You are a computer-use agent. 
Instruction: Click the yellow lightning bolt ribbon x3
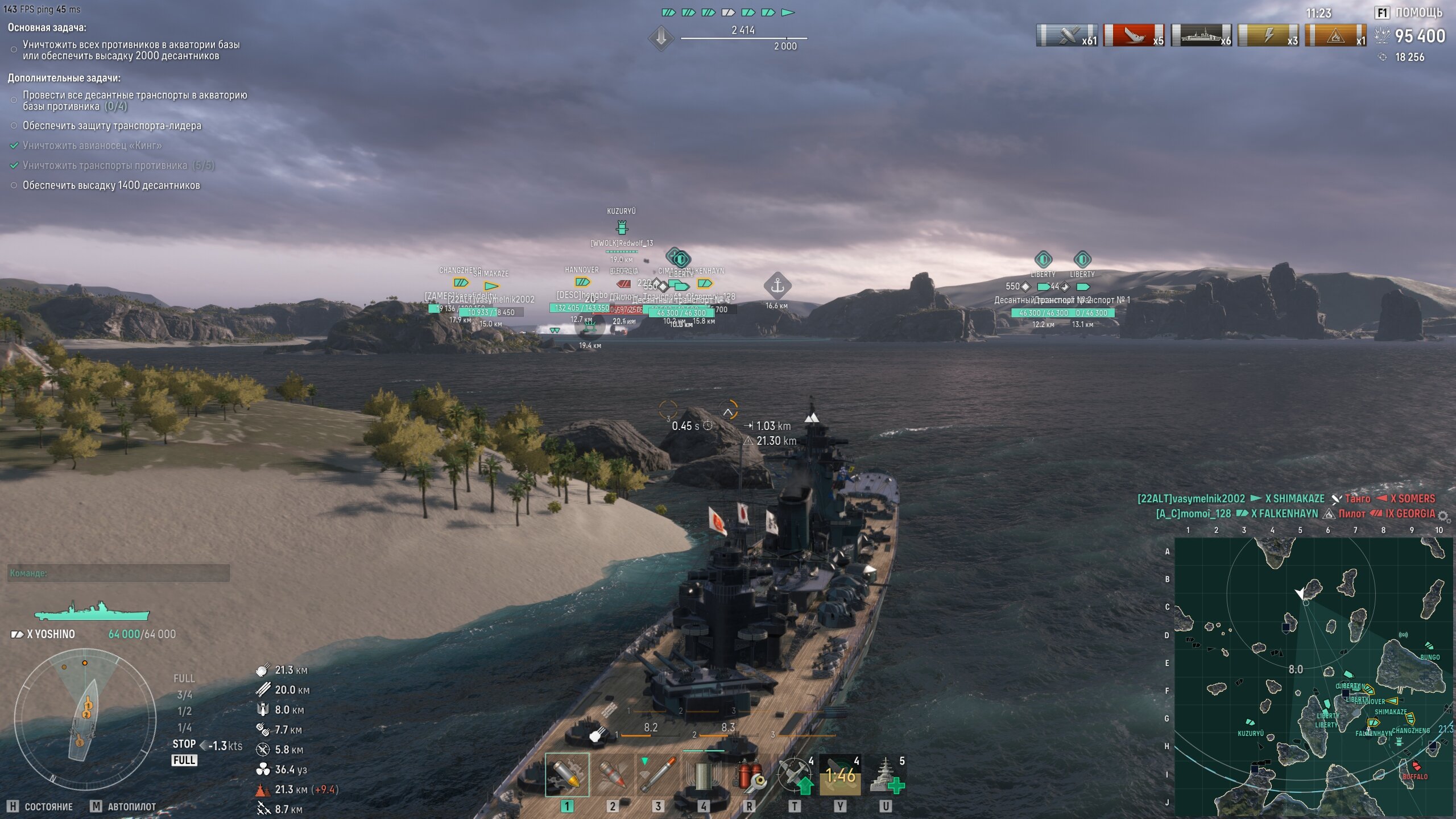[1268, 36]
